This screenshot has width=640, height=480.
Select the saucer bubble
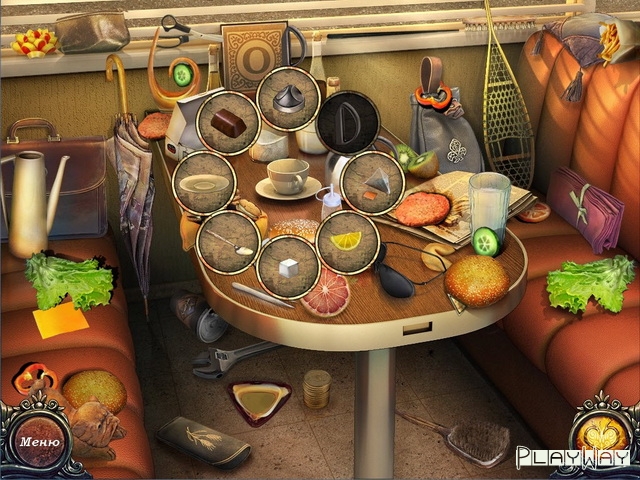205,183
